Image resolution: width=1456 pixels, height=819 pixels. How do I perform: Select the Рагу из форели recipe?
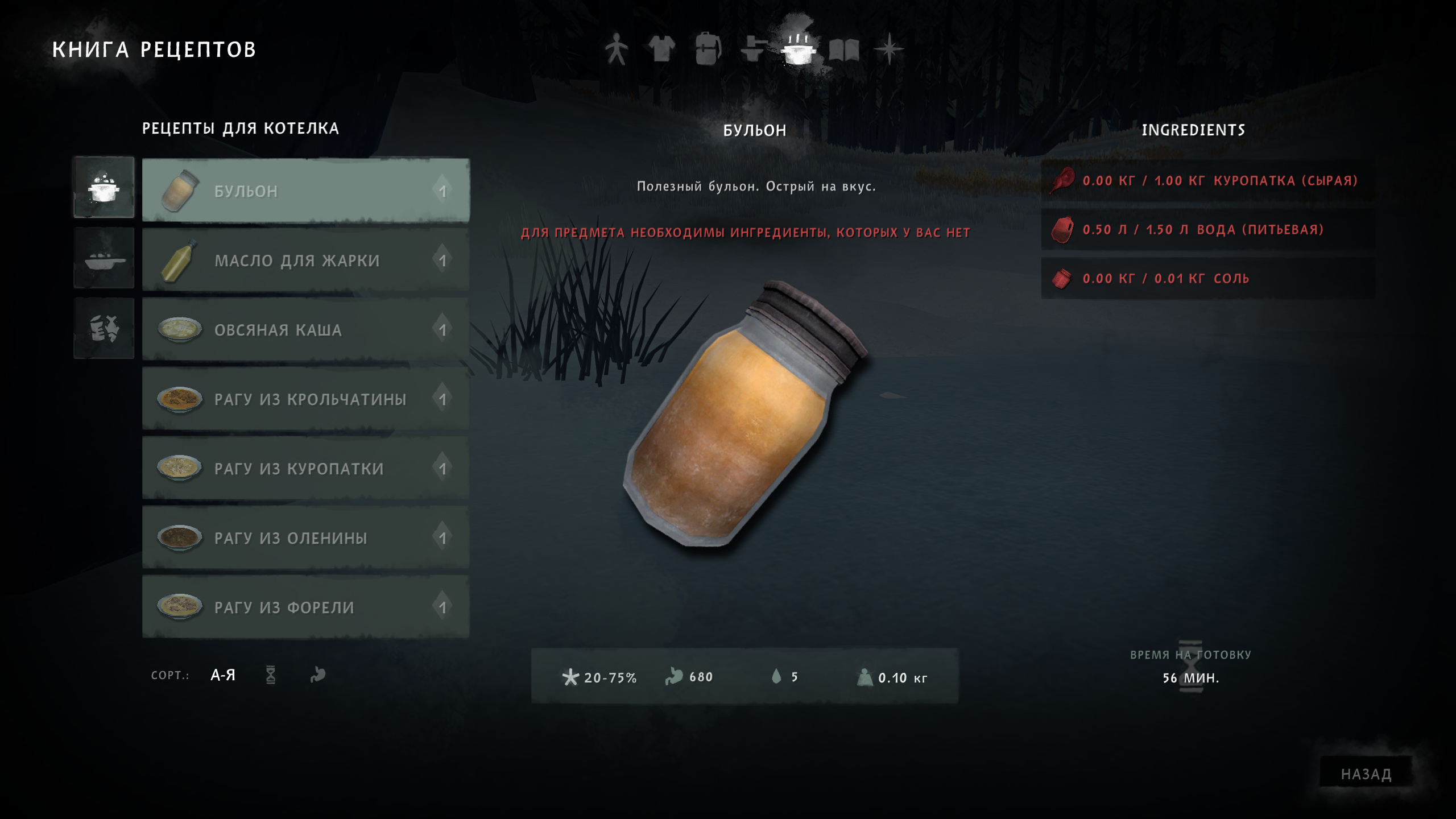coord(305,607)
